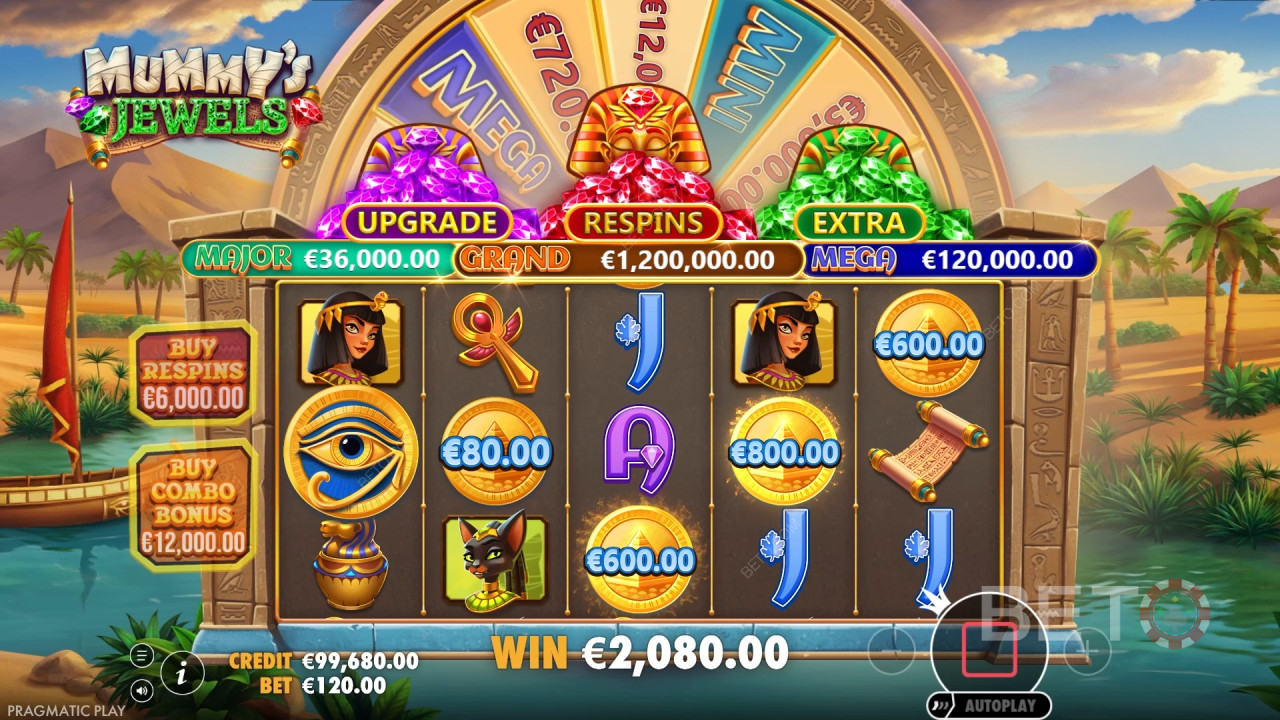Image resolution: width=1280 pixels, height=720 pixels.
Task: Open the game information paytable
Action: (x=181, y=674)
